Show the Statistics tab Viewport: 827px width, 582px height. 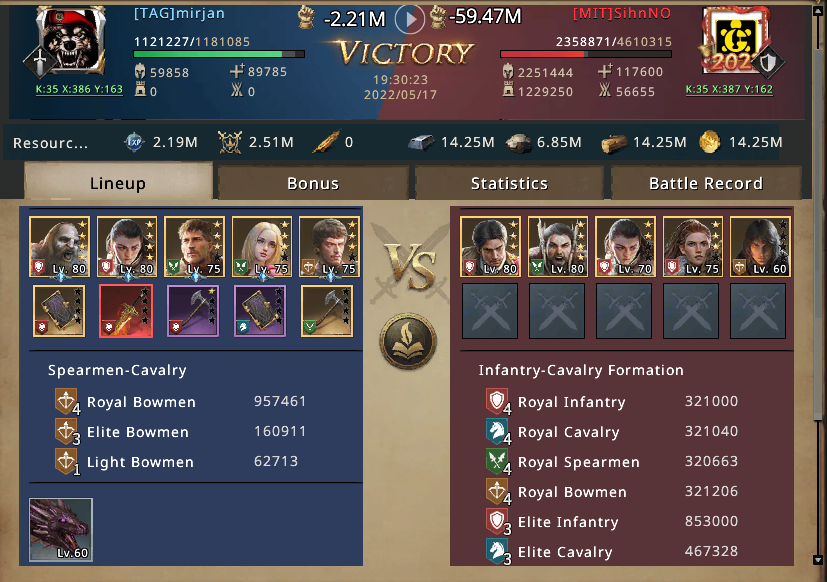(x=509, y=183)
